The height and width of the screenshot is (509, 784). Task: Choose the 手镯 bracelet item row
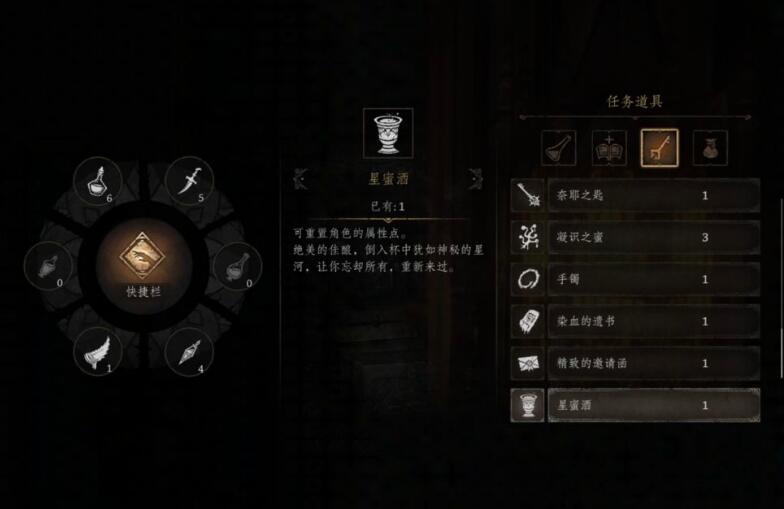(636, 280)
